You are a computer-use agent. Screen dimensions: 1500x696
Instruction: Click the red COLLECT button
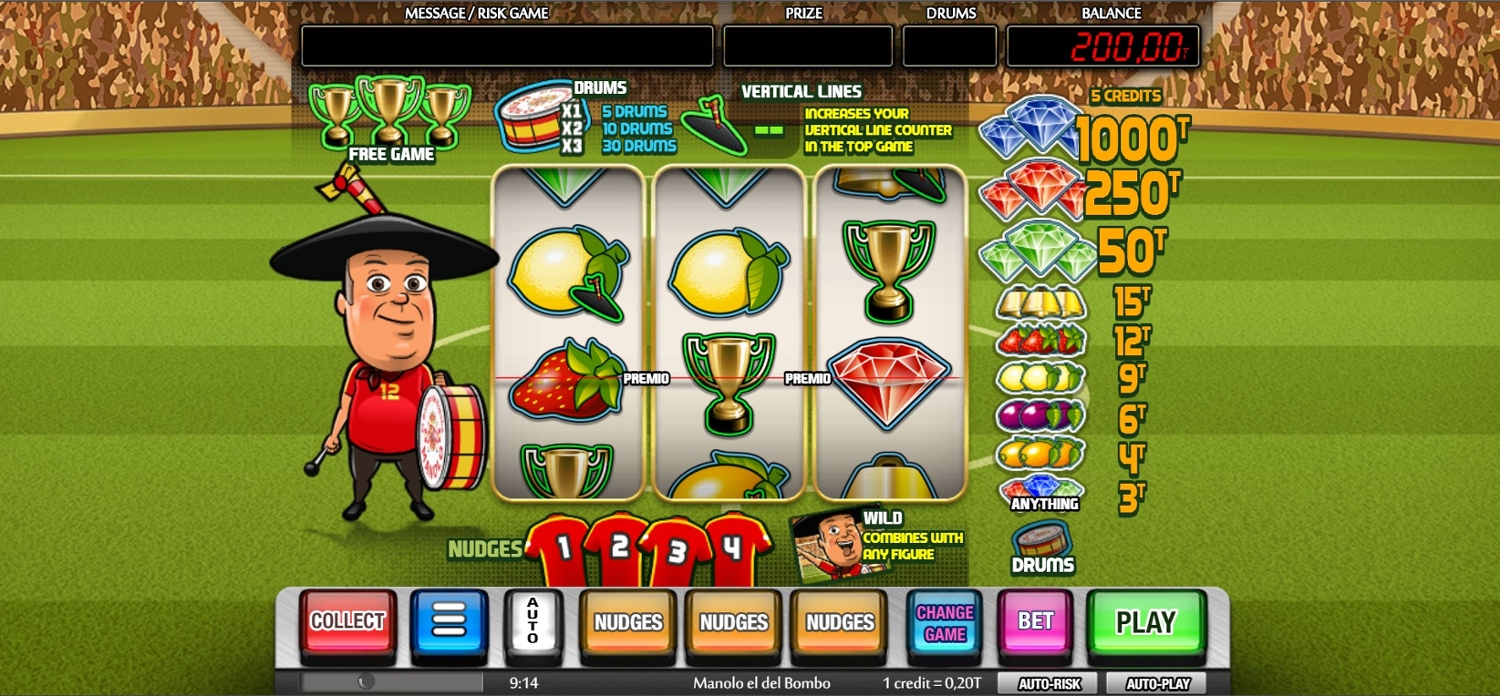tap(347, 622)
